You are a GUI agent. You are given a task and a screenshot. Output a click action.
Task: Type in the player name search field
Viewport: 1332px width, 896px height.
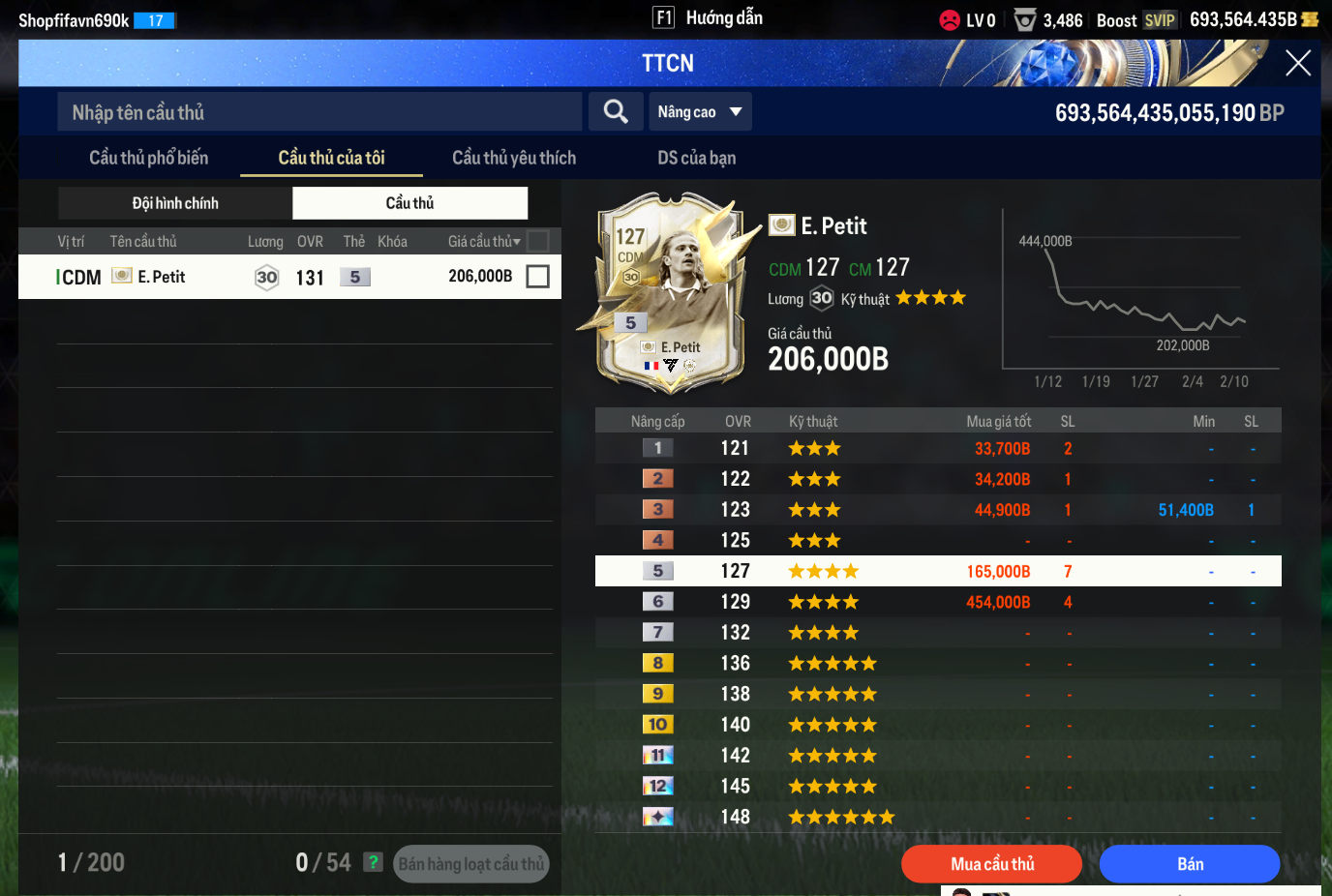pos(319,112)
